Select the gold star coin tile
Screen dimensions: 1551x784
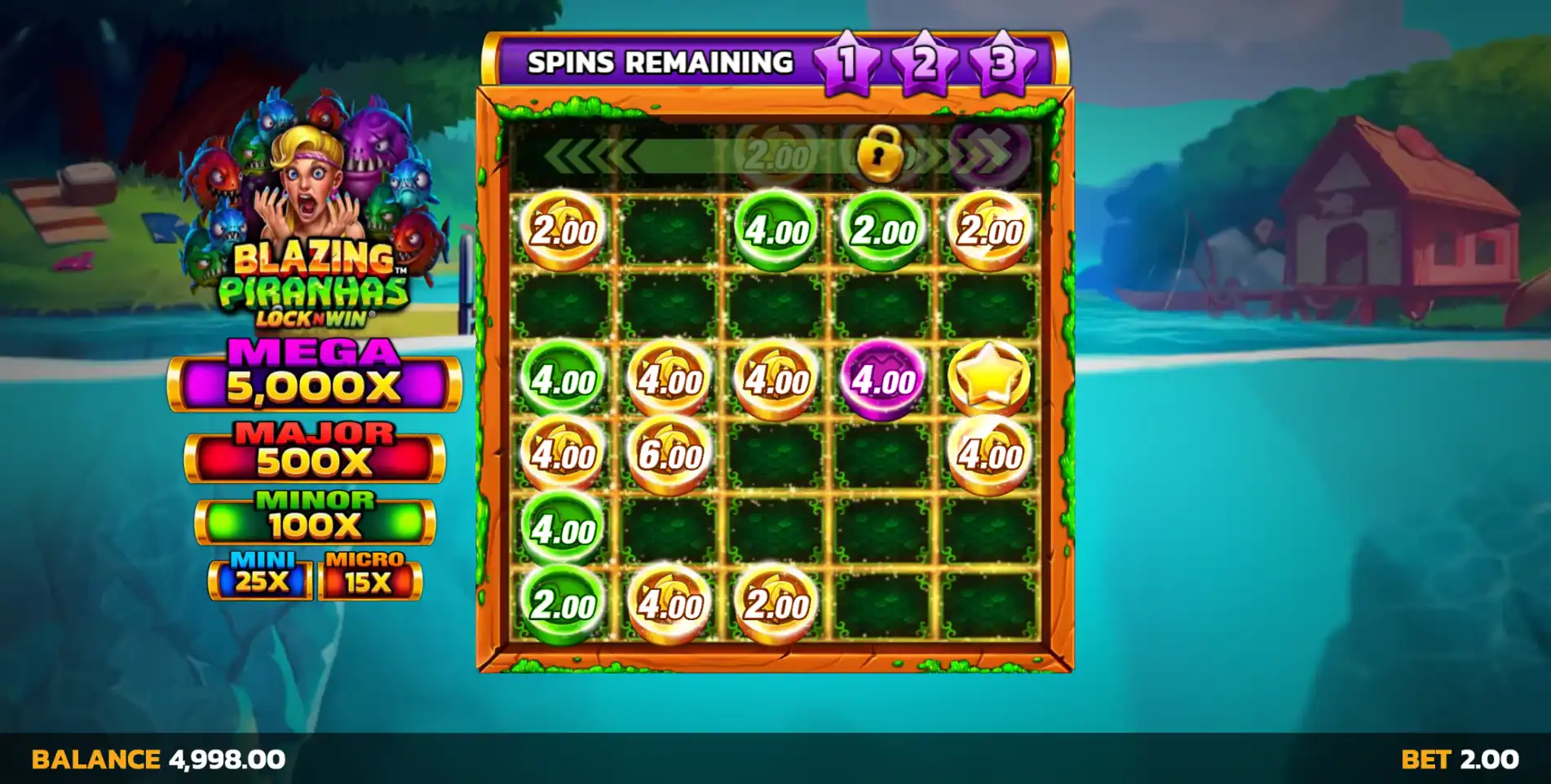click(x=989, y=379)
